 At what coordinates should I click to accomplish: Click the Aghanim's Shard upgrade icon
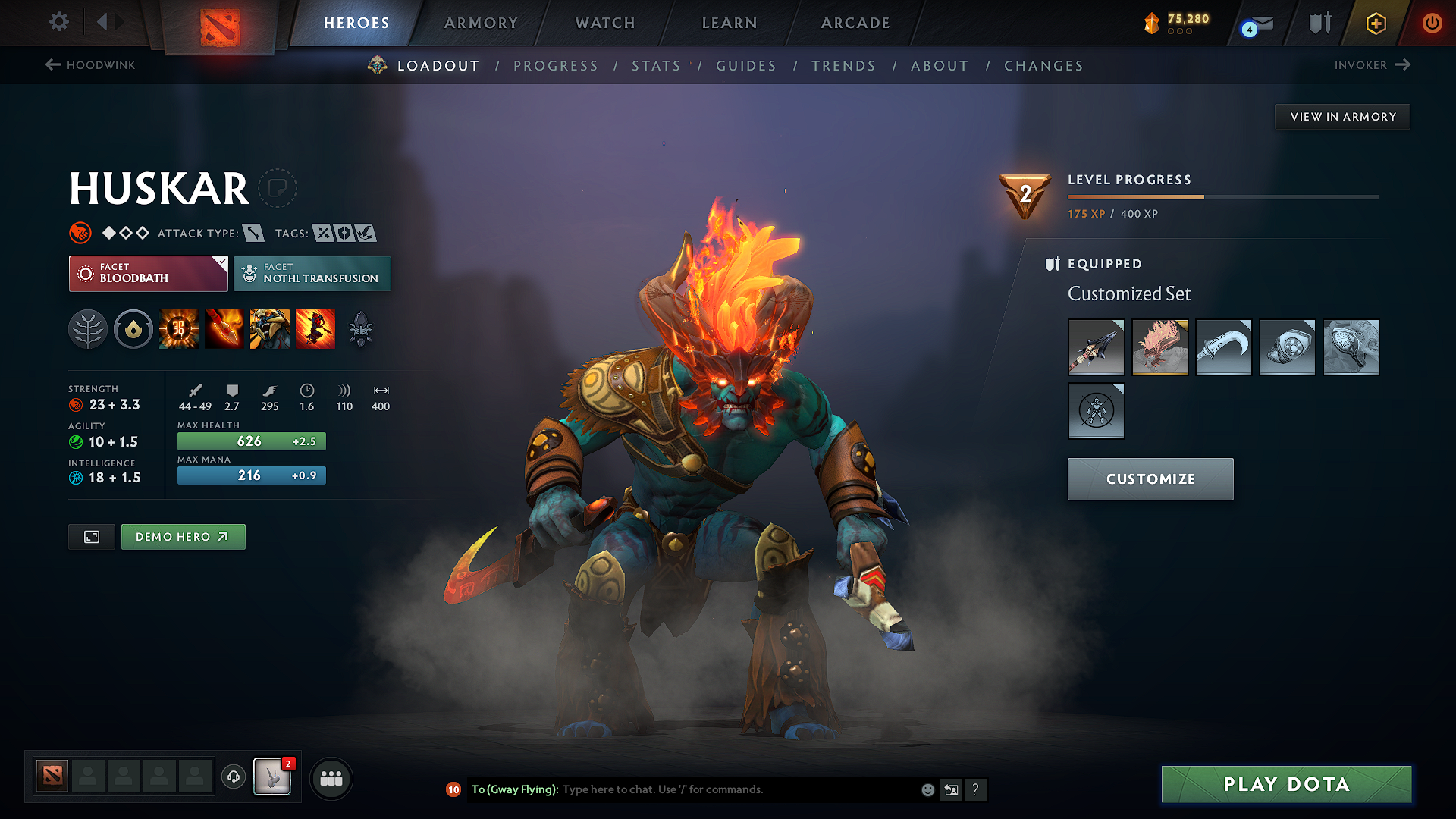[360, 329]
